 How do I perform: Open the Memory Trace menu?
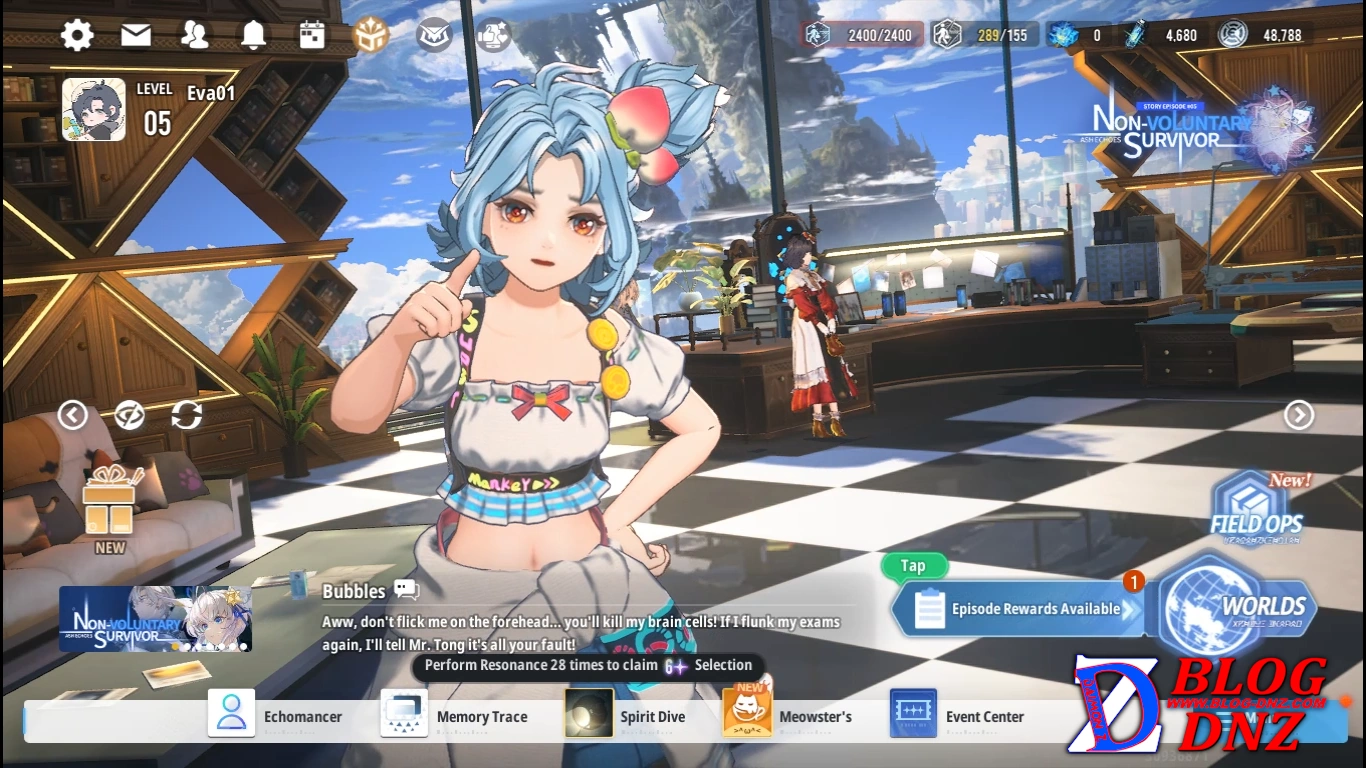455,716
